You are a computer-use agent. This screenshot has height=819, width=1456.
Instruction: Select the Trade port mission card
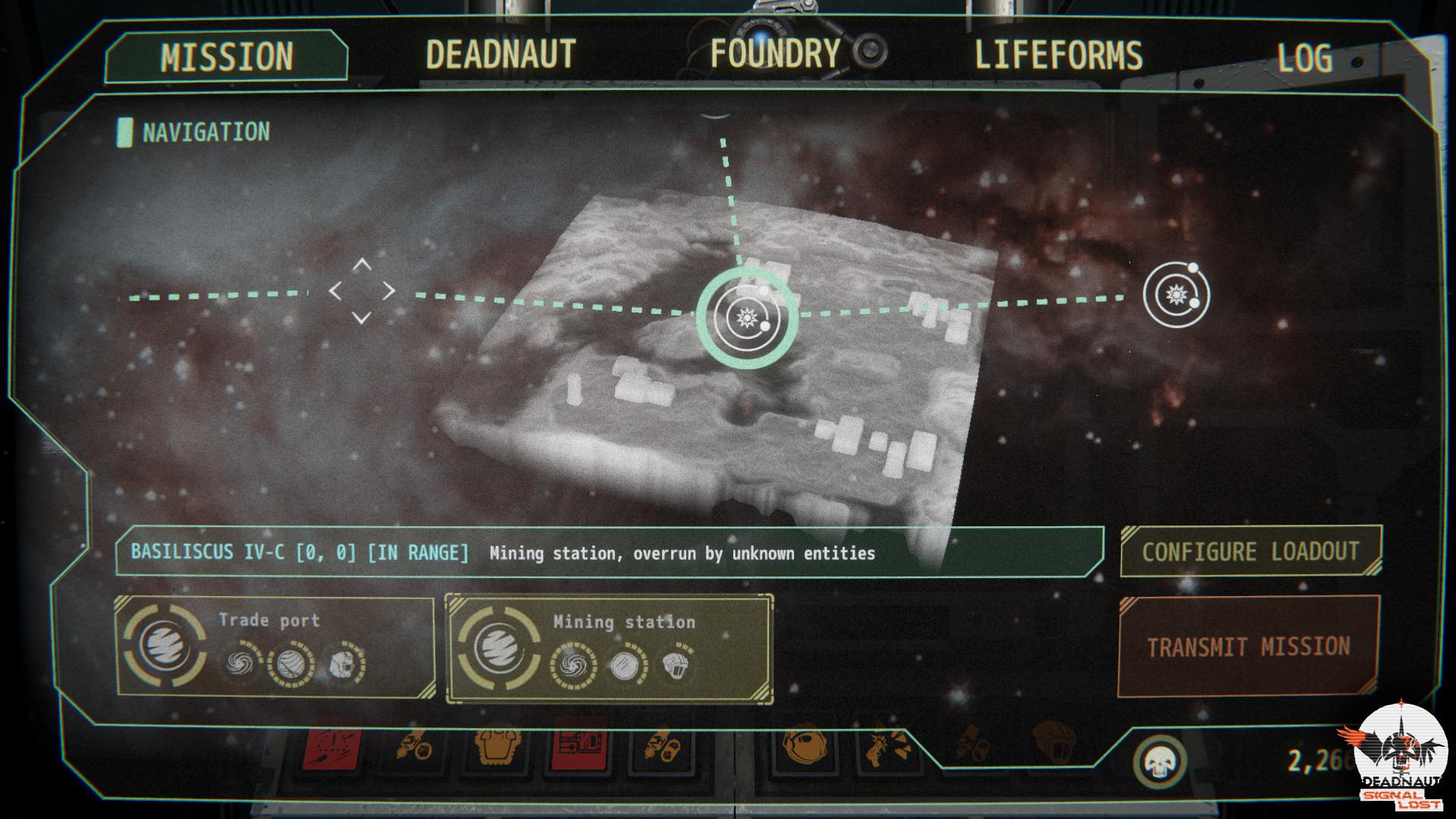click(x=275, y=647)
